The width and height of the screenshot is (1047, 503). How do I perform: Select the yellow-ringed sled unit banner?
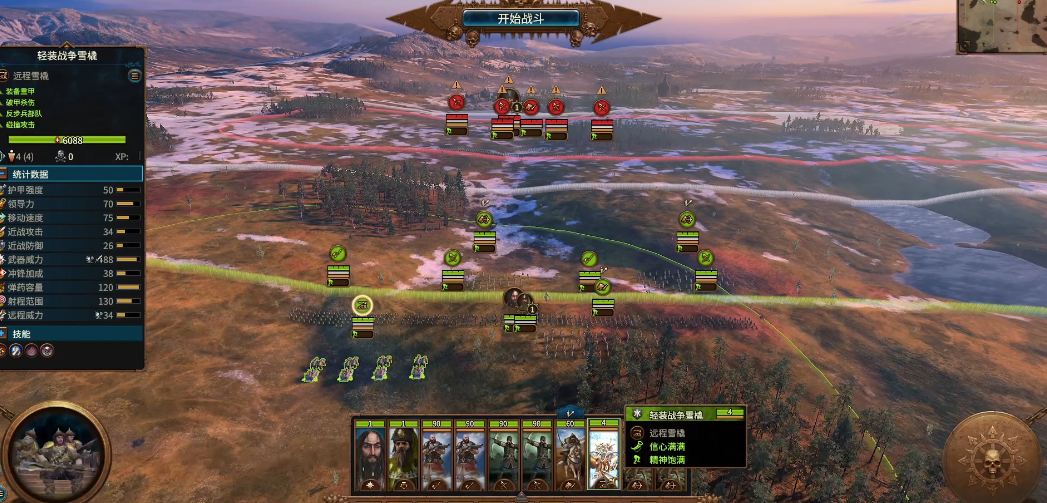(362, 305)
